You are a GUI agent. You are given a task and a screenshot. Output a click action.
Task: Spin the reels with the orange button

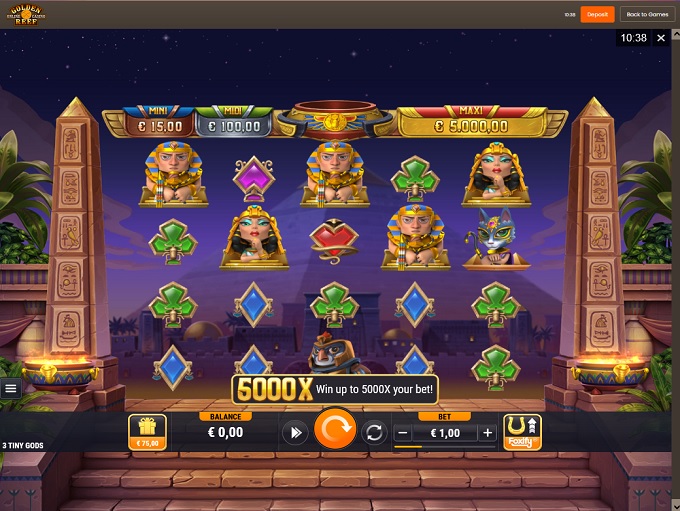coord(335,431)
